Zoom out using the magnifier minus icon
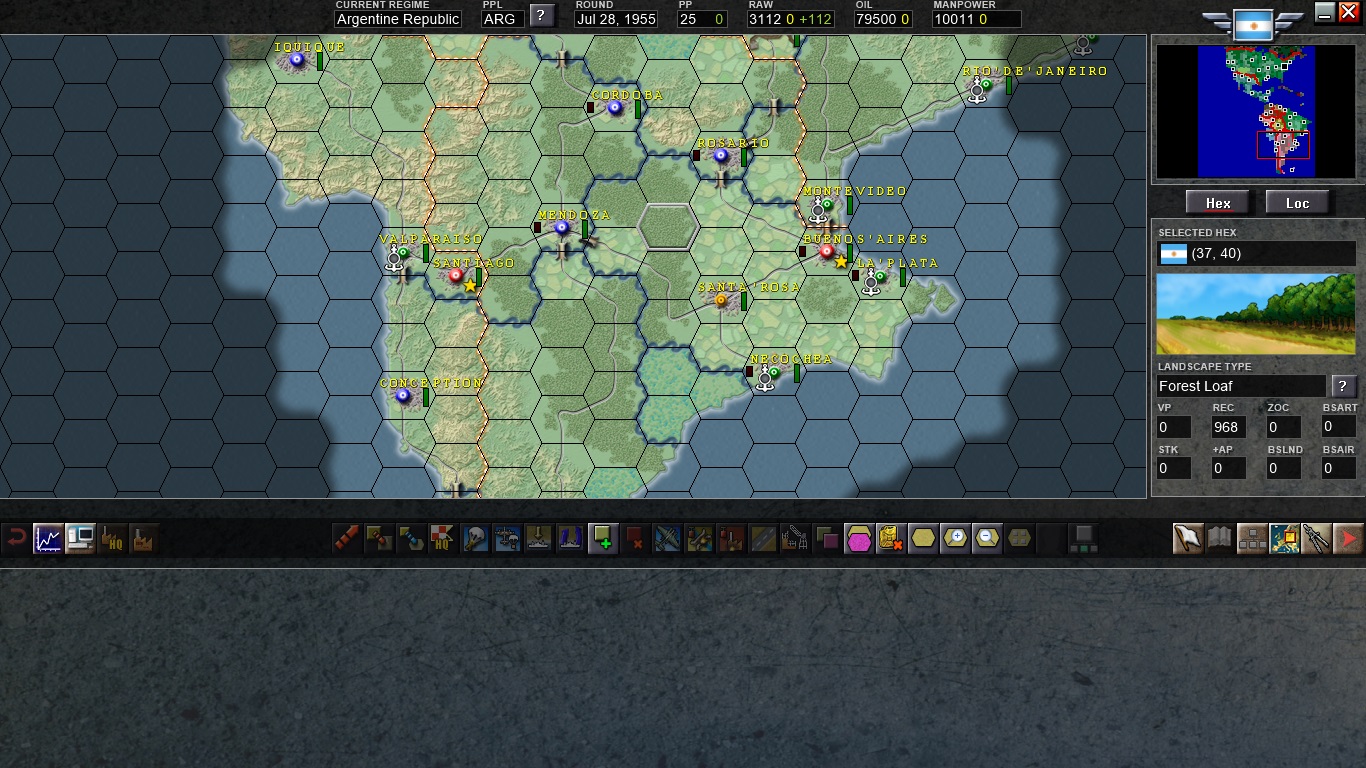1366x768 pixels. (987, 537)
